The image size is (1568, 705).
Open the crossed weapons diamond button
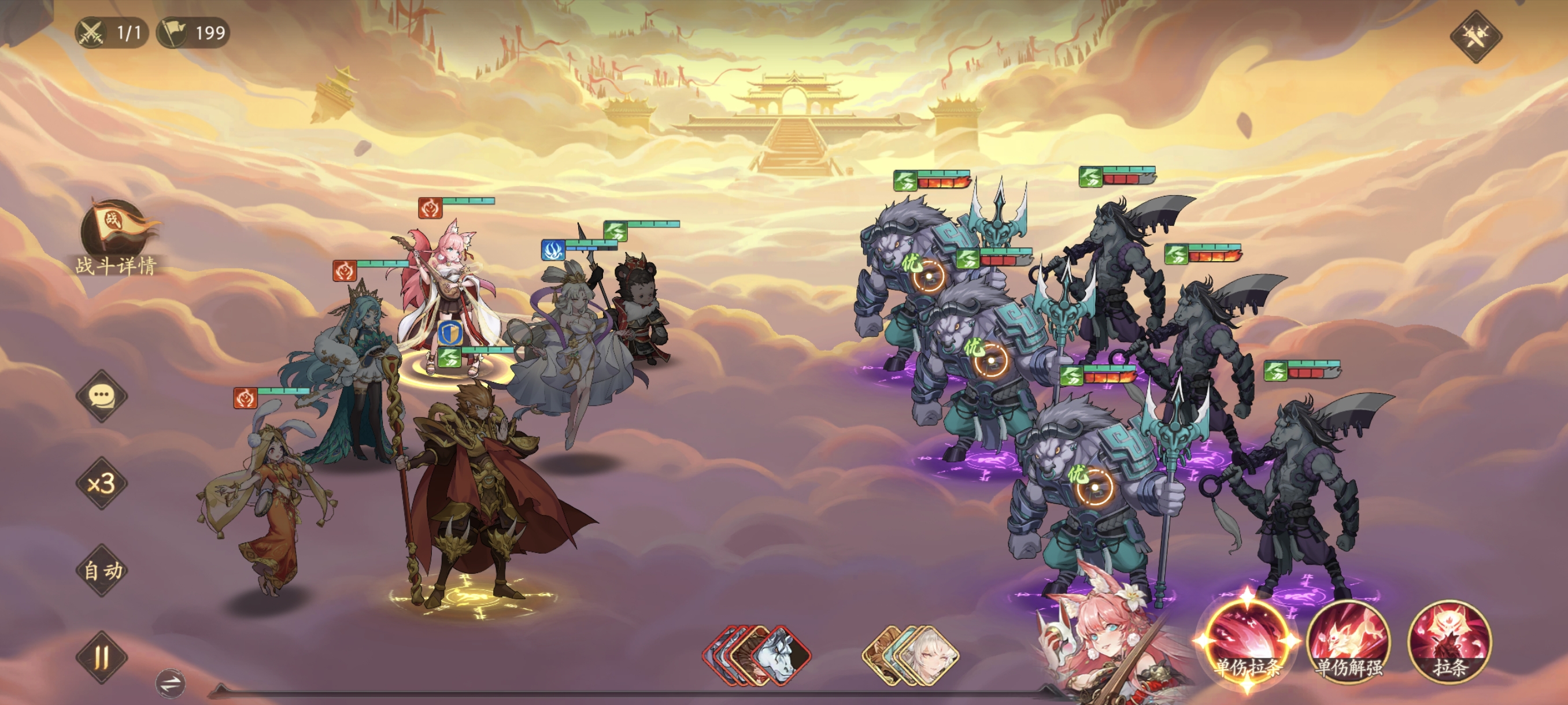pos(1475,36)
